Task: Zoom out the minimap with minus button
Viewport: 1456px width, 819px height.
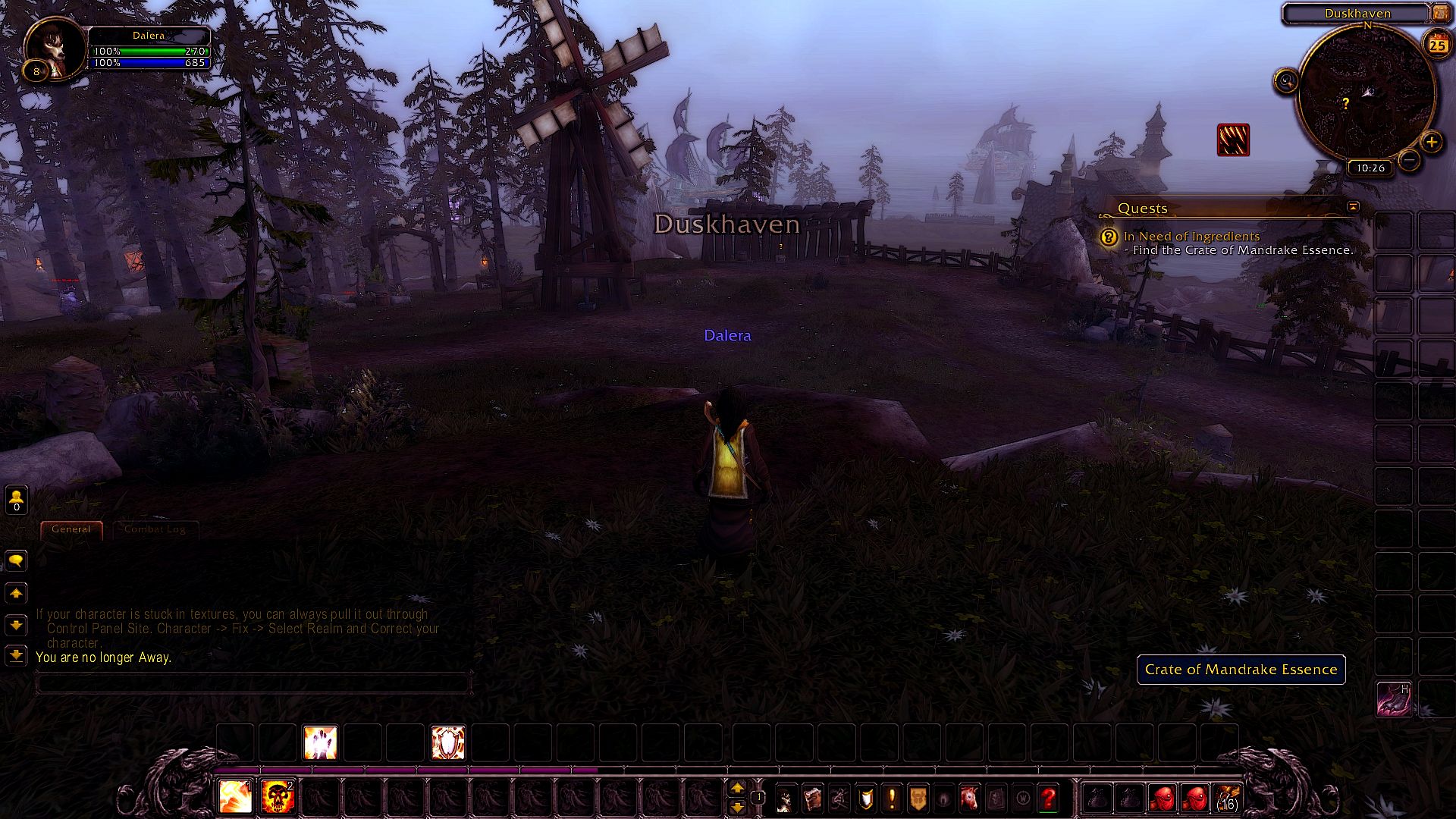Action: tap(1409, 160)
